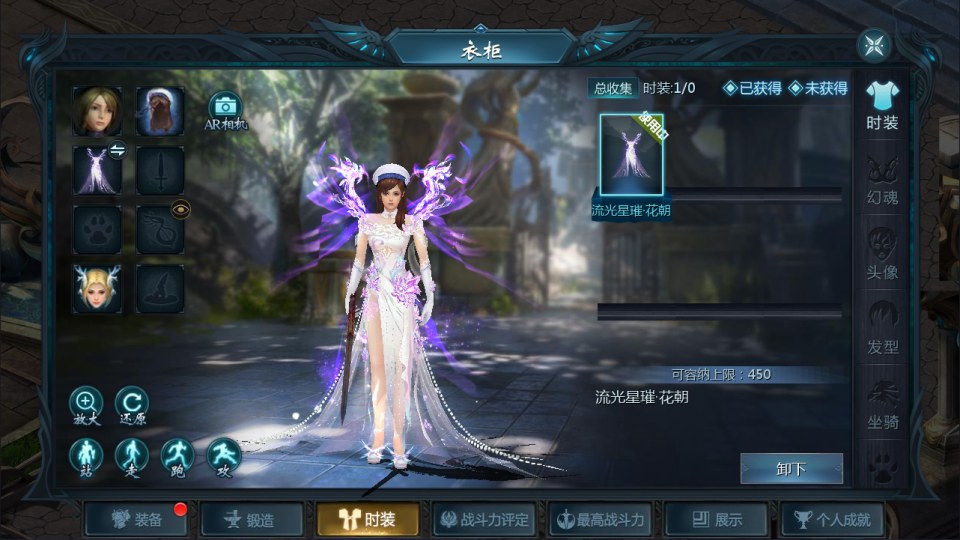The height and width of the screenshot is (540, 960).
Task: Zoom in with the 放大 button
Action: coord(86,404)
